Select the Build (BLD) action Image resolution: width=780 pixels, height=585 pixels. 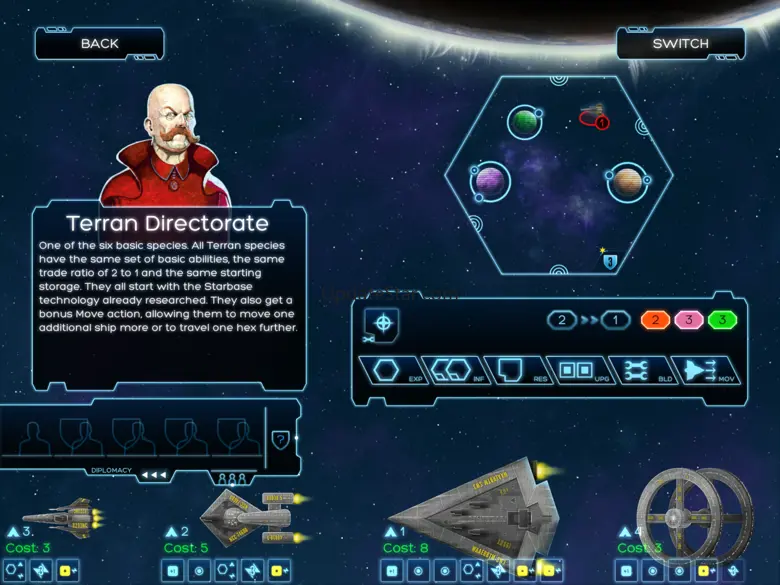640,370
